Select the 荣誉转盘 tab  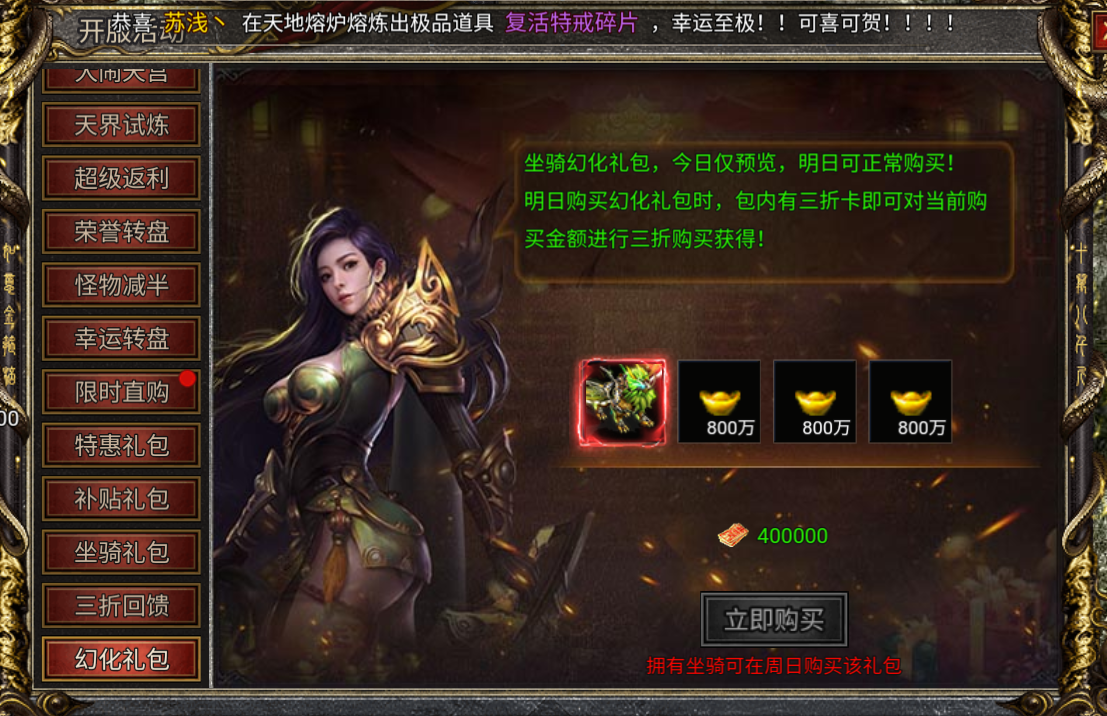click(x=122, y=232)
